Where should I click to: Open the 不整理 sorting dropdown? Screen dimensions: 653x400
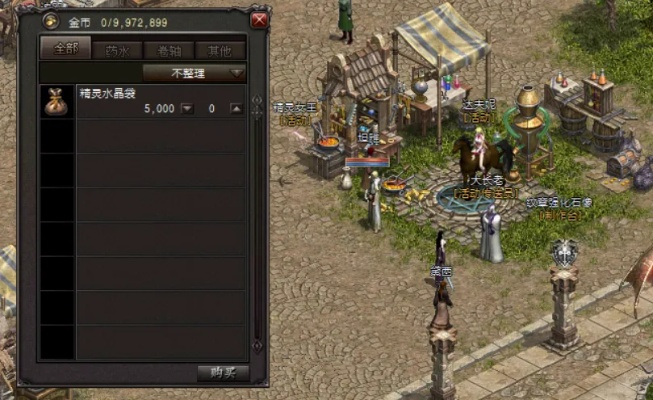click(x=194, y=73)
